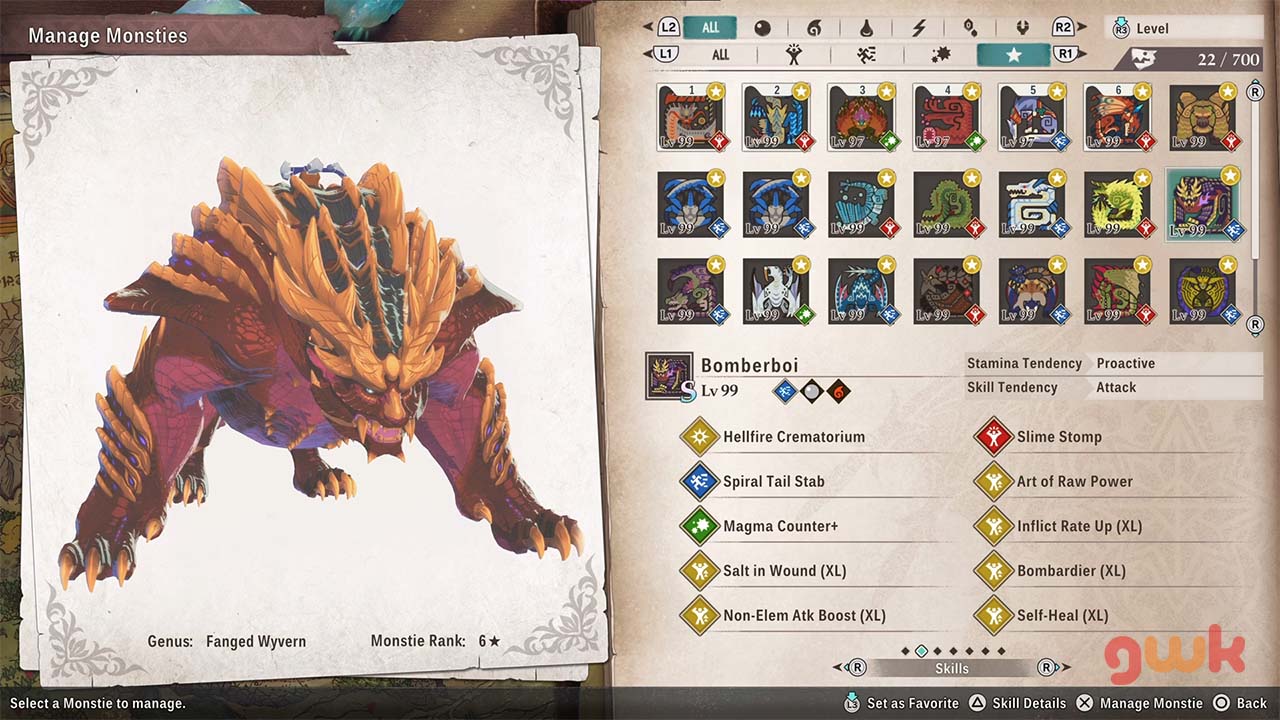Filter monsties by the fire swirl element
Screen dimensions: 1280x720
pyautogui.click(x=815, y=28)
